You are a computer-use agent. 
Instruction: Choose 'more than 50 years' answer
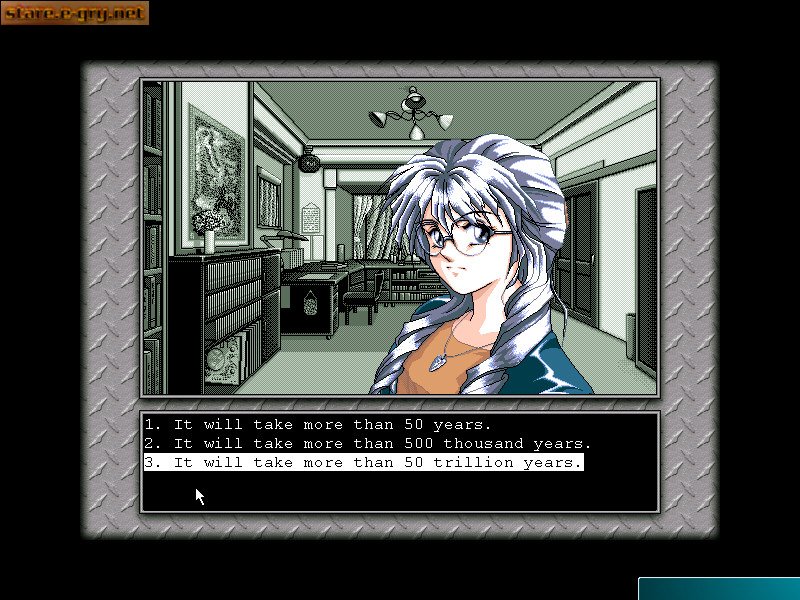318,424
